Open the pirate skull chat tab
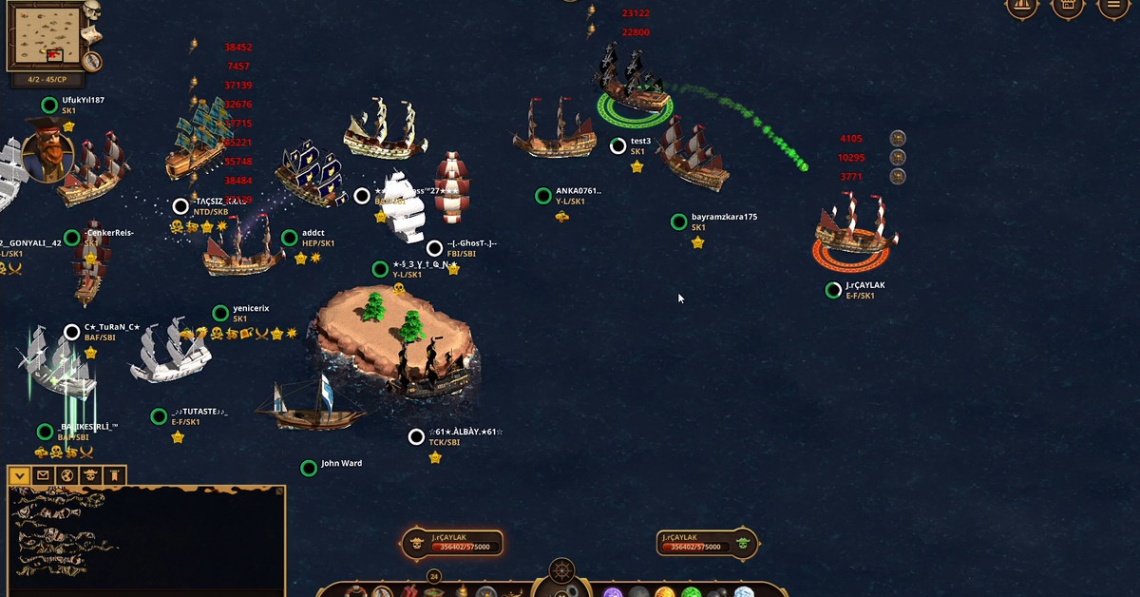 pyautogui.click(x=91, y=476)
